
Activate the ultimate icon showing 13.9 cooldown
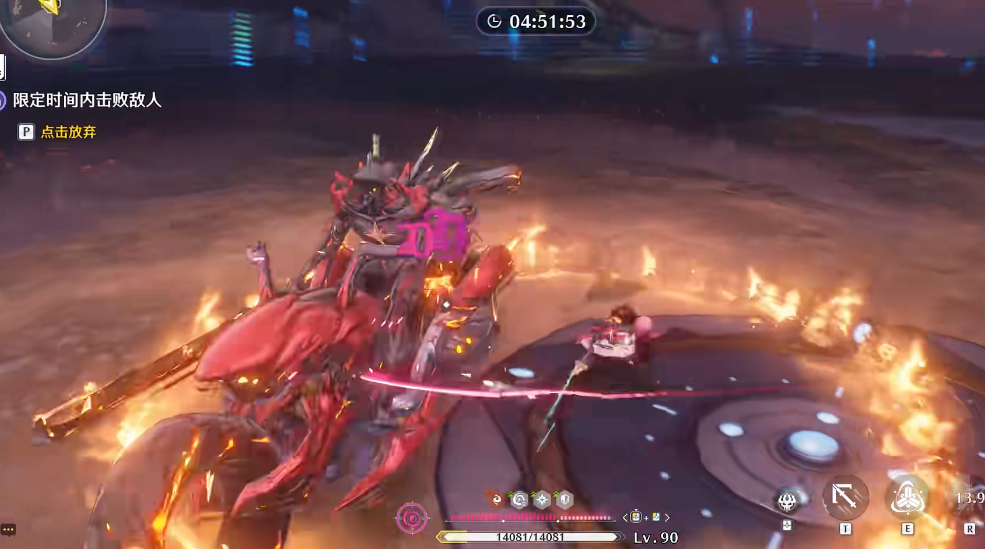pyautogui.click(x=968, y=497)
